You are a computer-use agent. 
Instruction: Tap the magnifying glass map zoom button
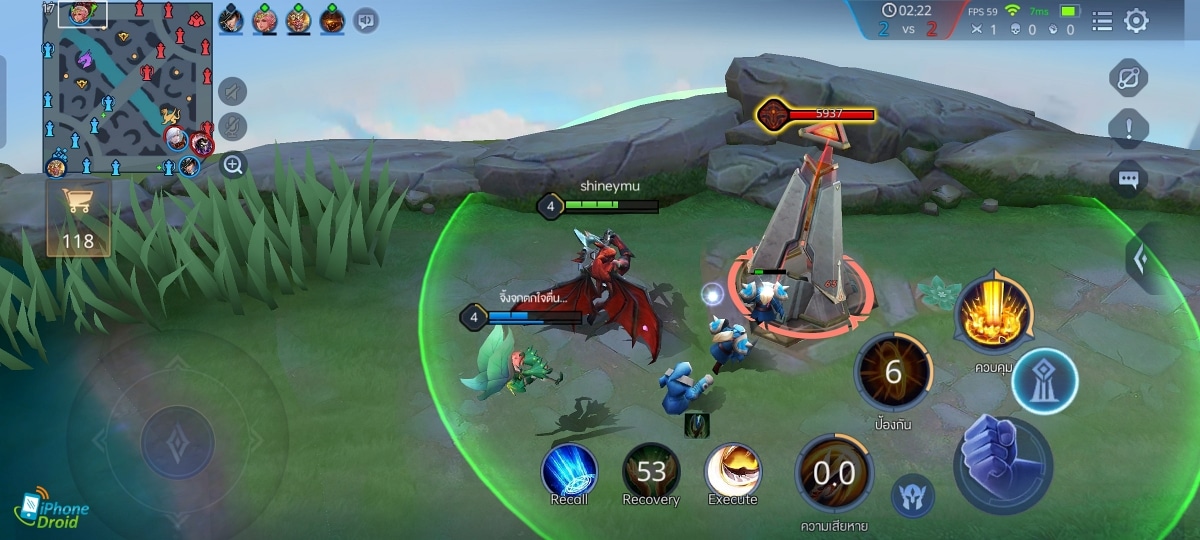[233, 165]
